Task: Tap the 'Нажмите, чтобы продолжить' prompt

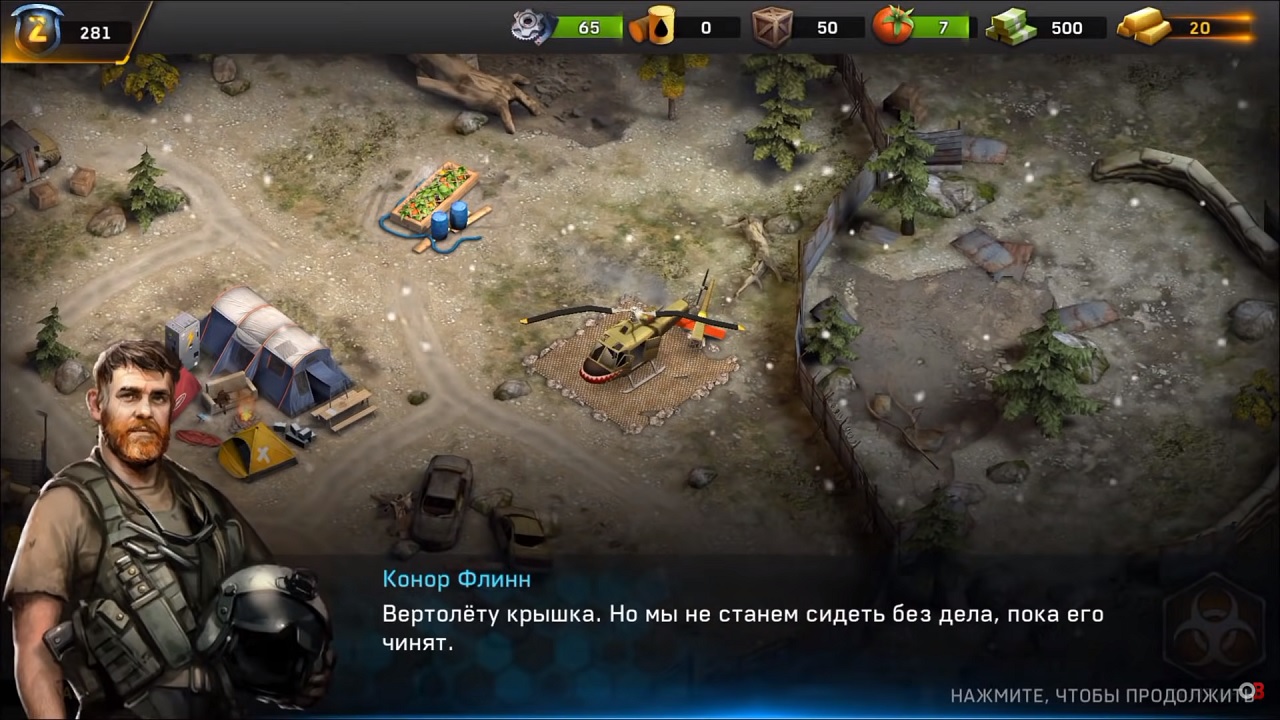Action: point(1100,696)
